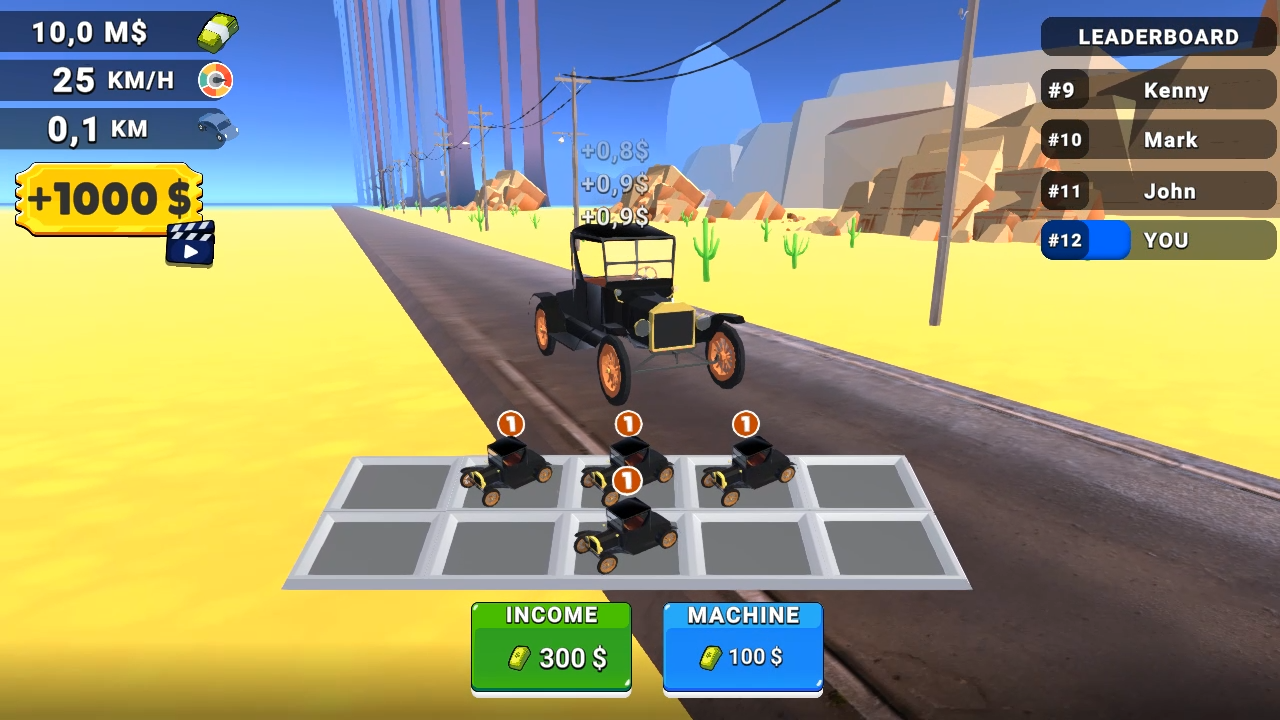Click Mark at rank #10

click(1170, 140)
